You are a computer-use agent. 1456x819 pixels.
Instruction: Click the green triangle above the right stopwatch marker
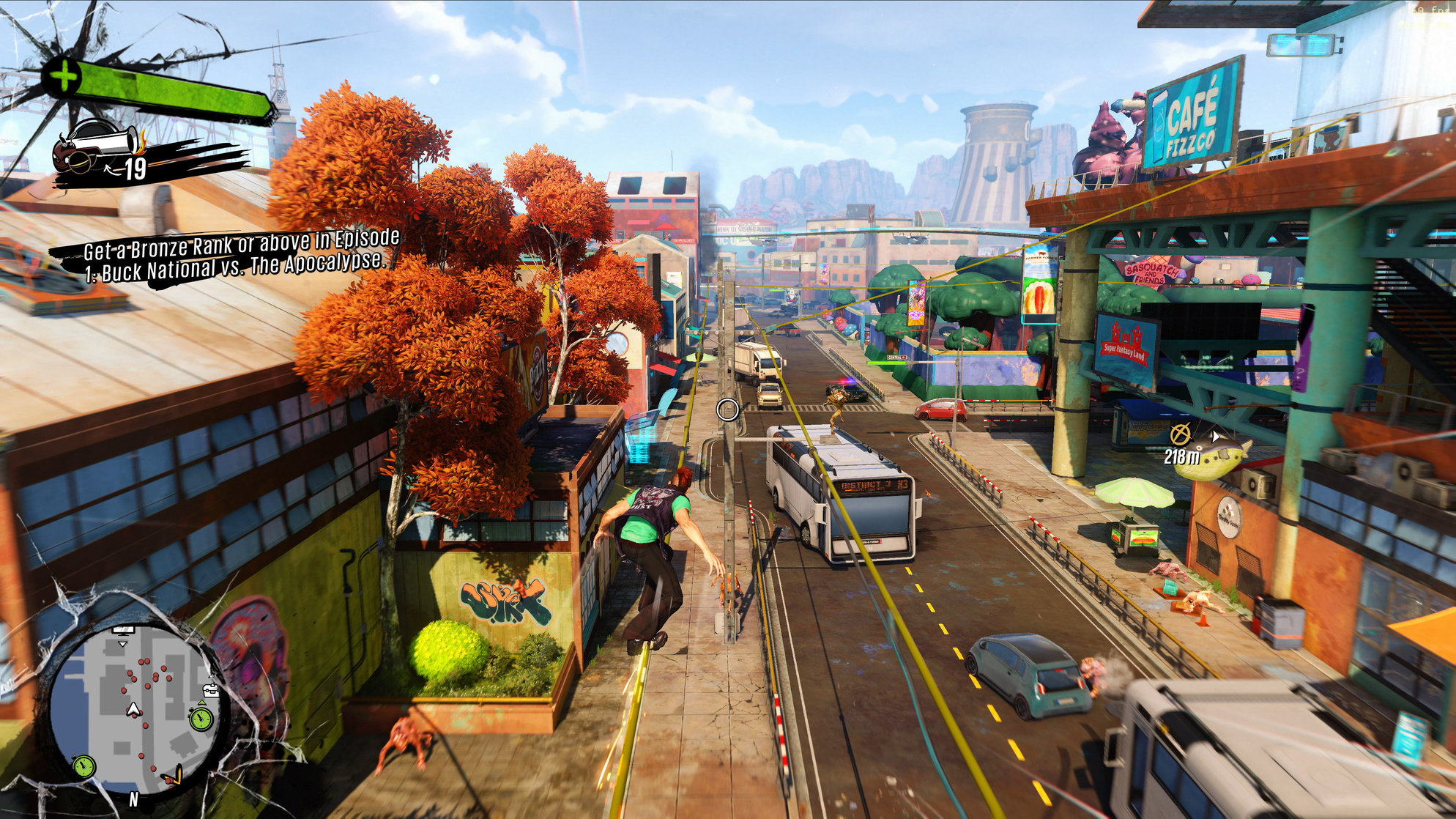tap(201, 703)
